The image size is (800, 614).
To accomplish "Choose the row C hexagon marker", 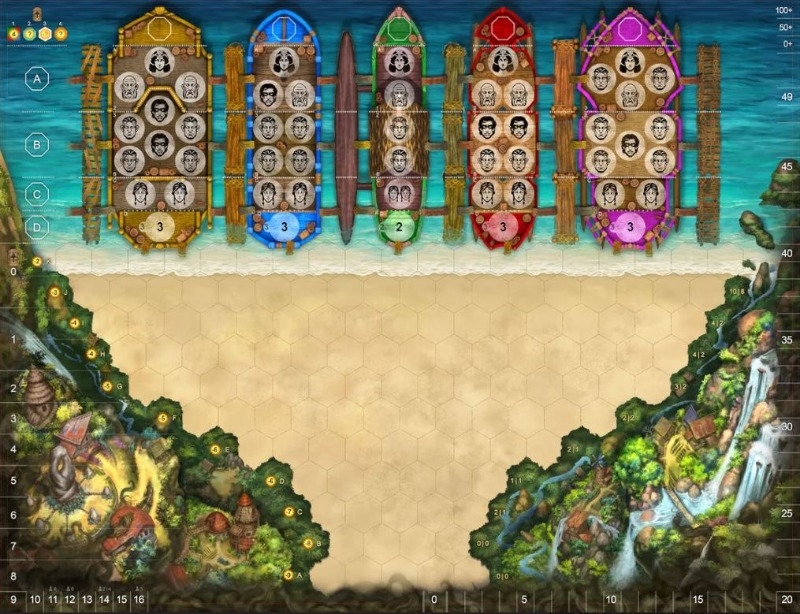I will (38, 193).
